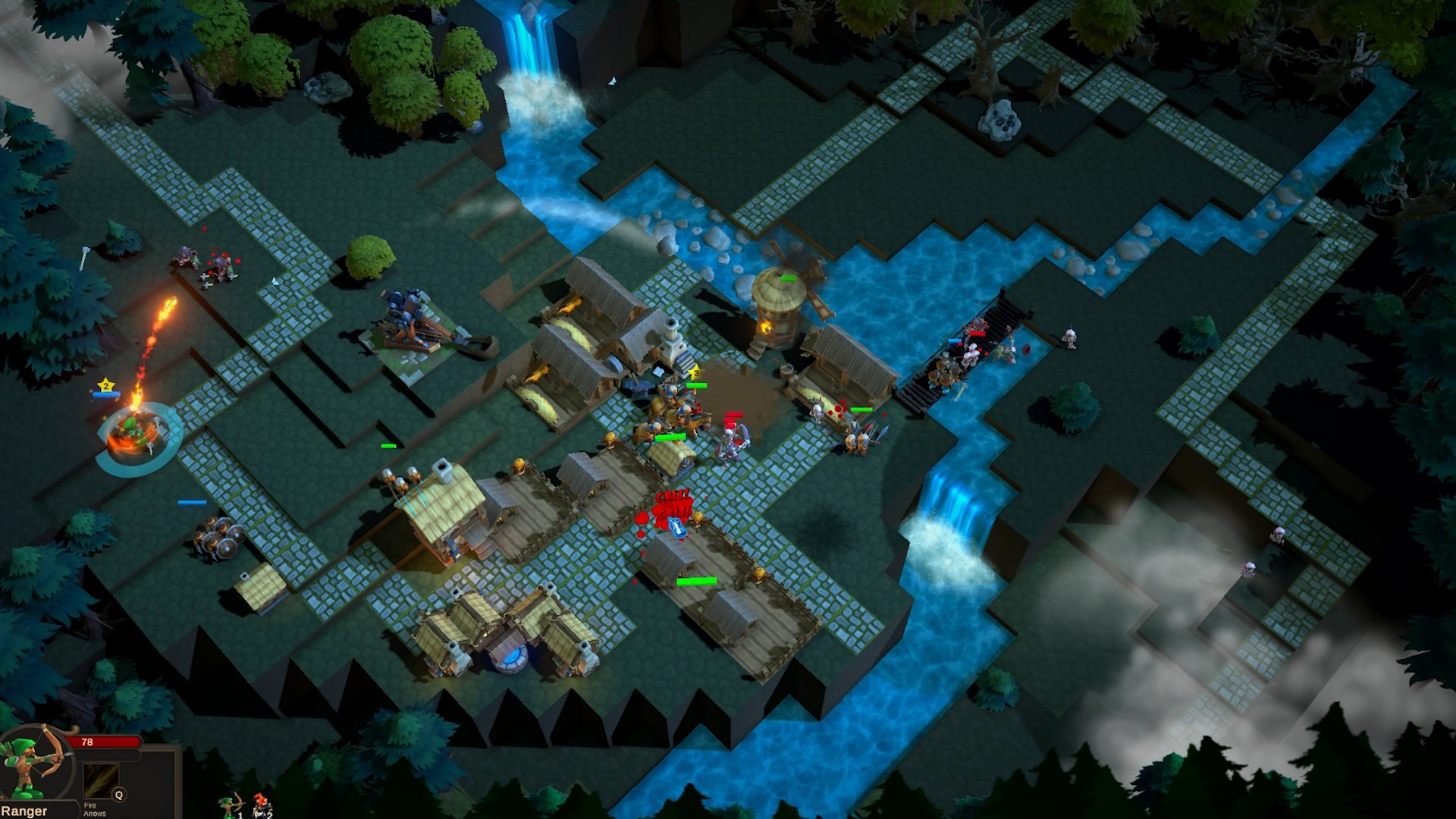Select the burning ranger inside the ring aura
This screenshot has width=1456, height=819.
click(x=133, y=431)
